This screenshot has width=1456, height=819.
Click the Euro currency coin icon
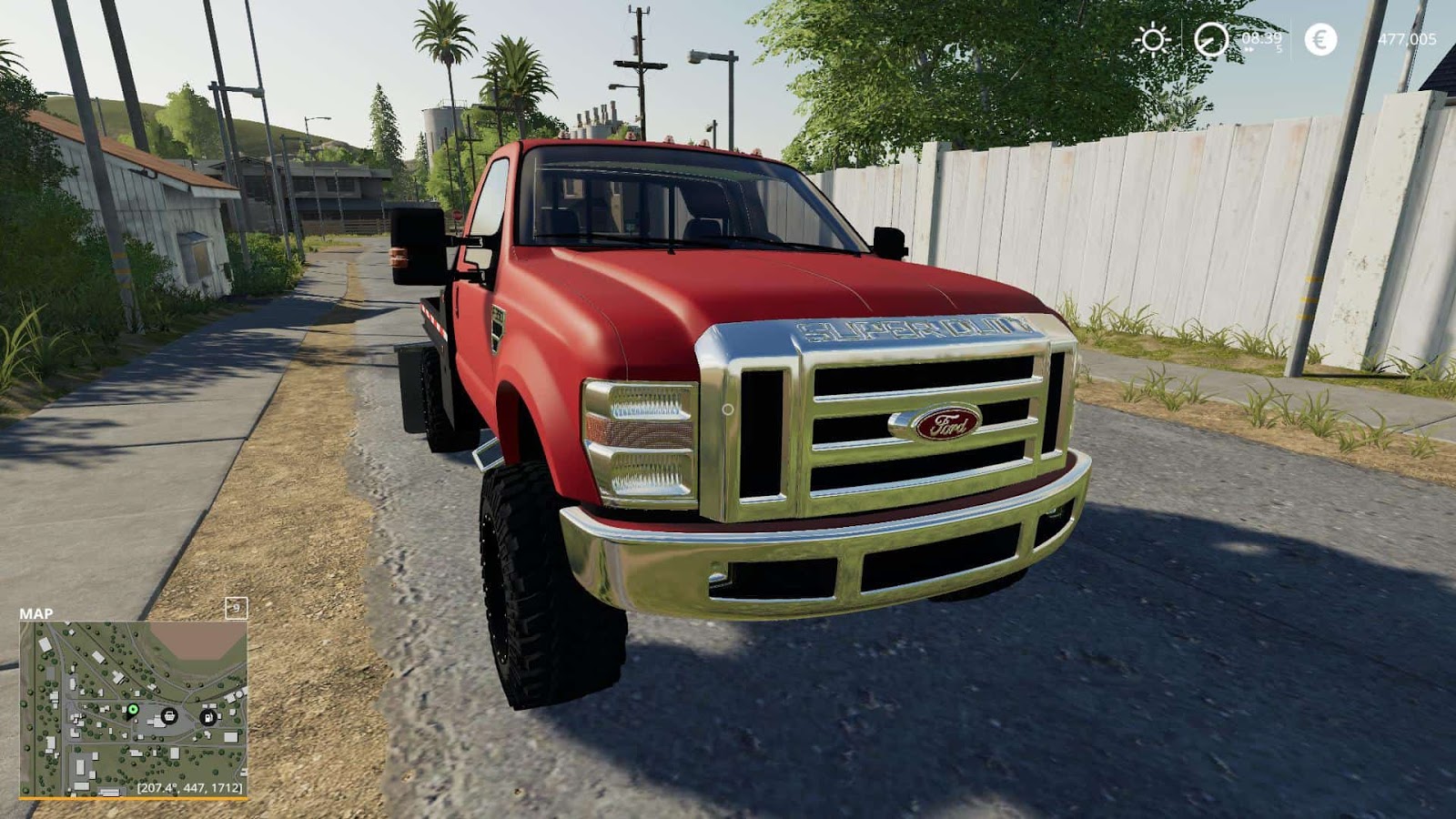(1321, 39)
